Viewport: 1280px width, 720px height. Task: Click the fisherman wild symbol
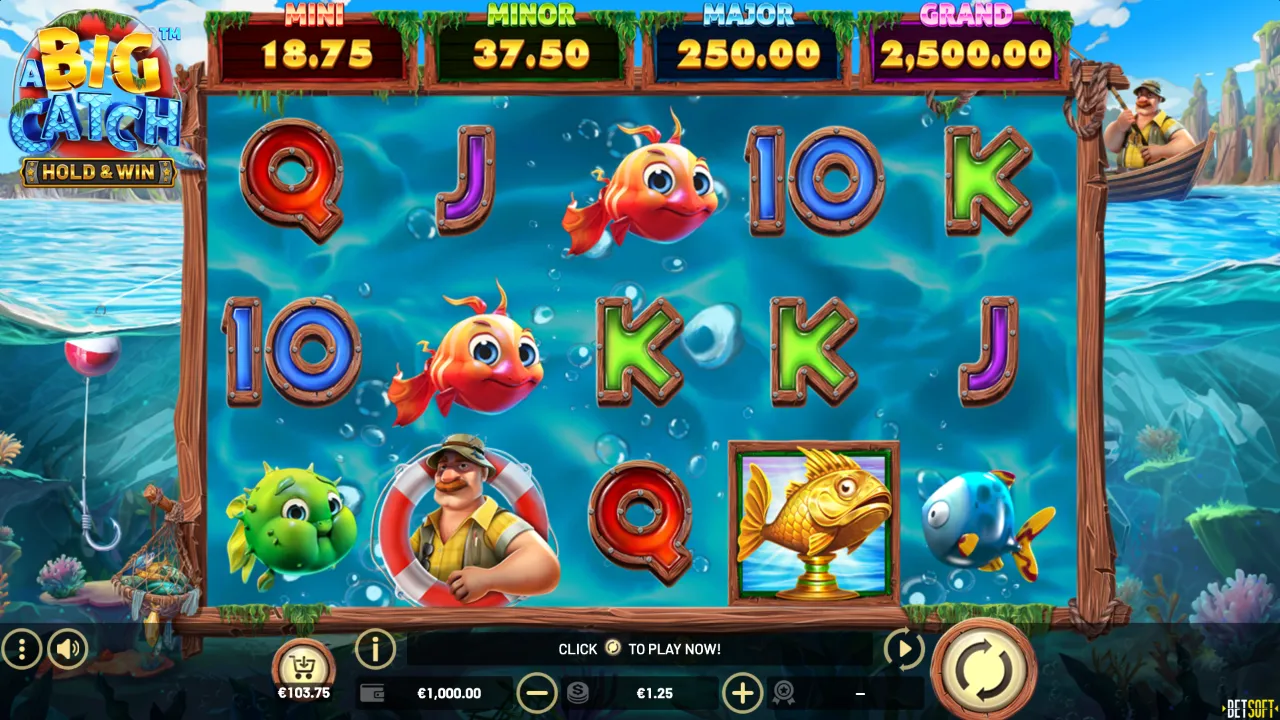tap(473, 520)
